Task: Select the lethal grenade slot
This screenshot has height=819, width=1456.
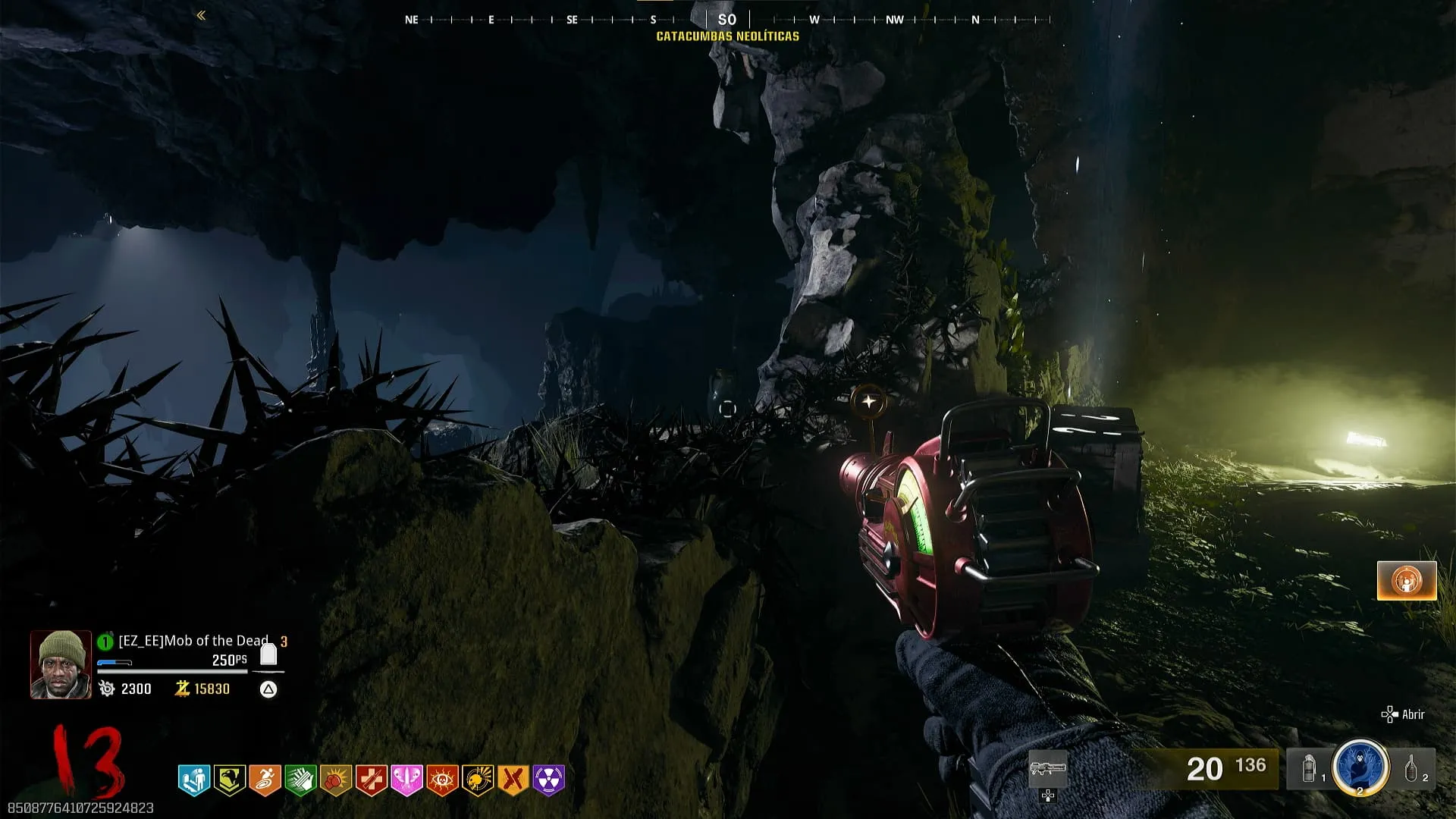Action: [x=1411, y=769]
